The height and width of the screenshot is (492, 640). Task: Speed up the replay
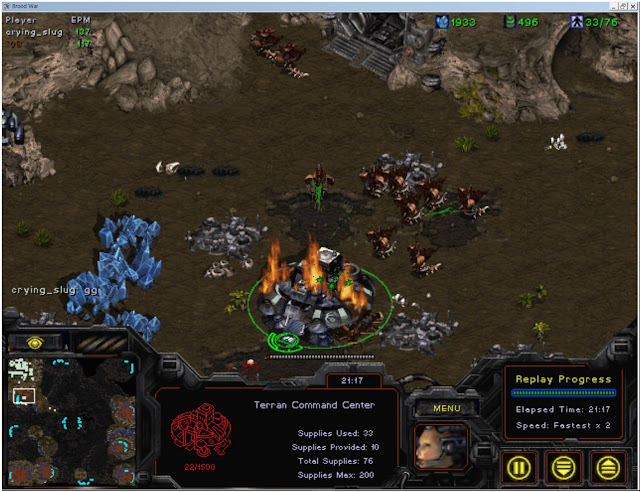tap(606, 465)
